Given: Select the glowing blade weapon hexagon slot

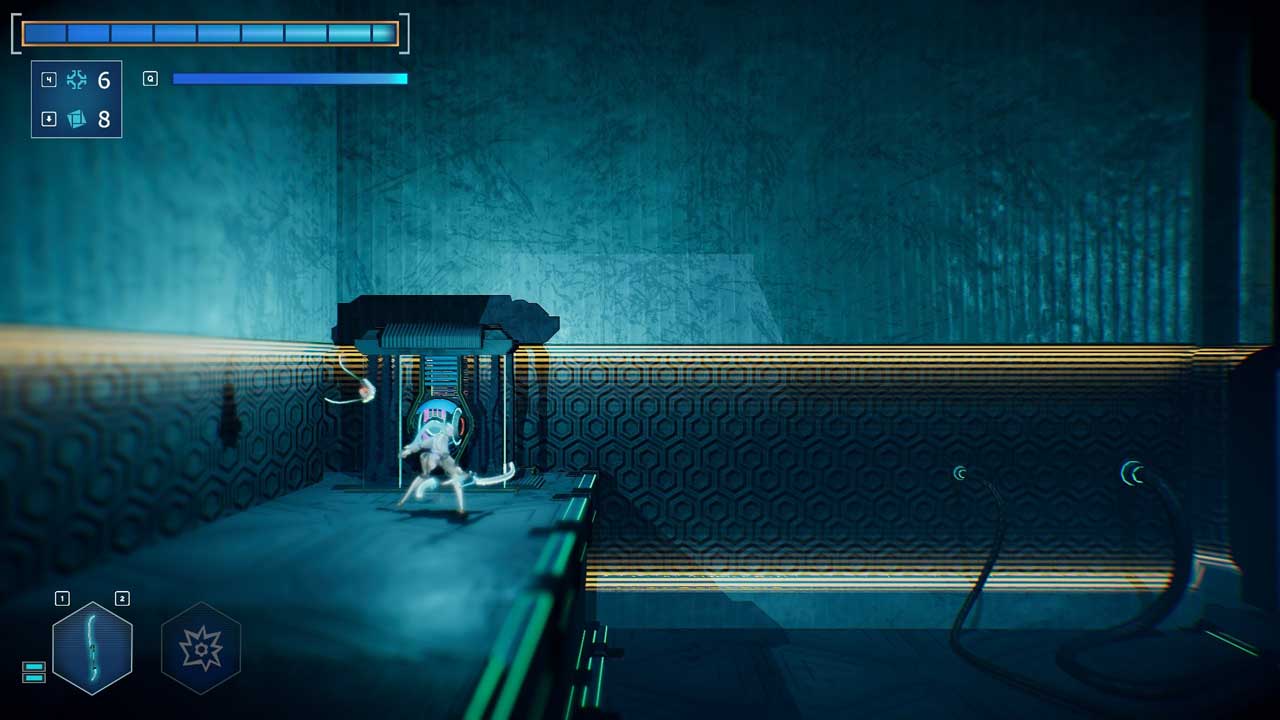Looking at the screenshot, I should pos(92,648).
